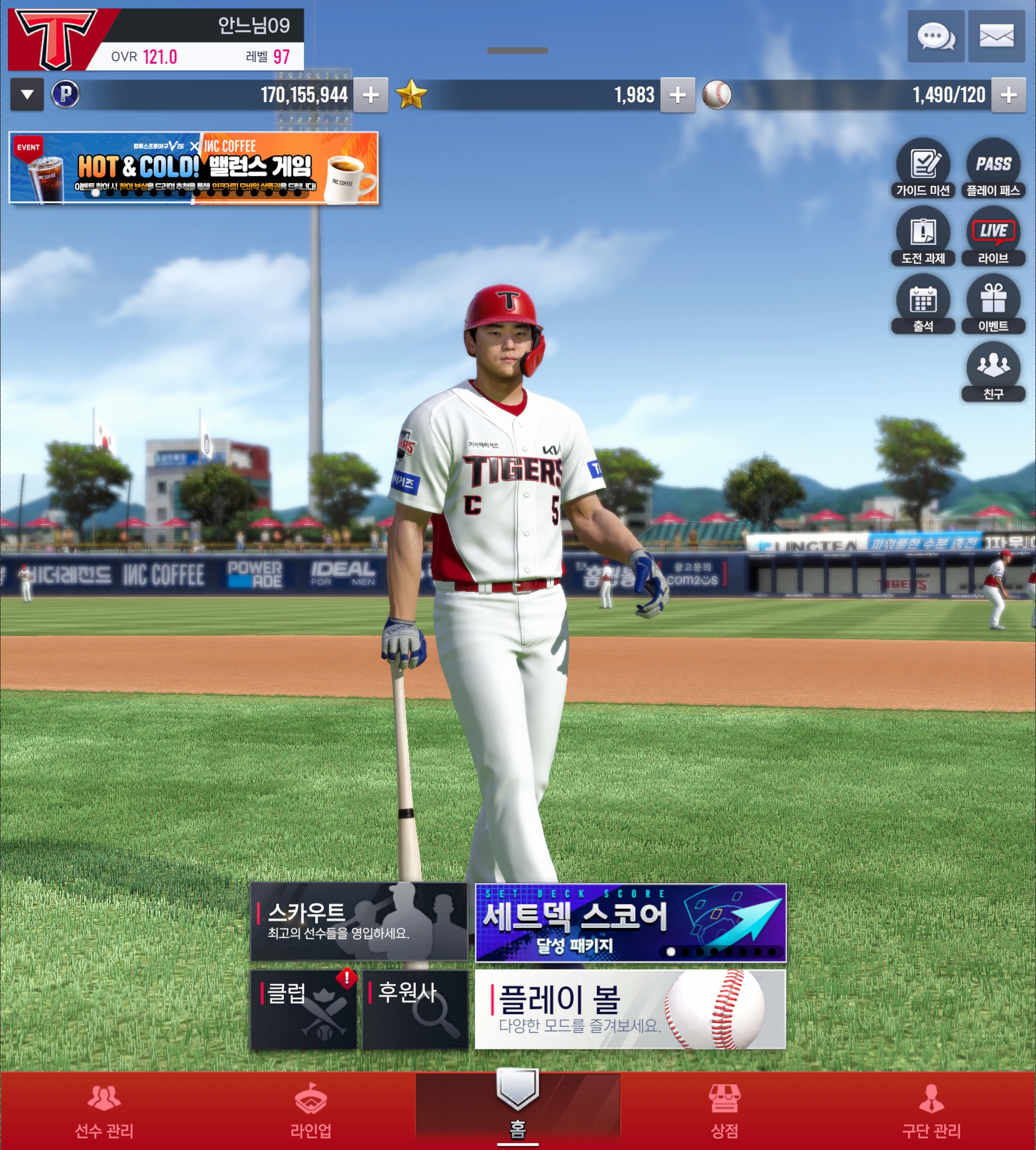
Task: Open the 후원사 sponsor menu
Action: tap(415, 1009)
